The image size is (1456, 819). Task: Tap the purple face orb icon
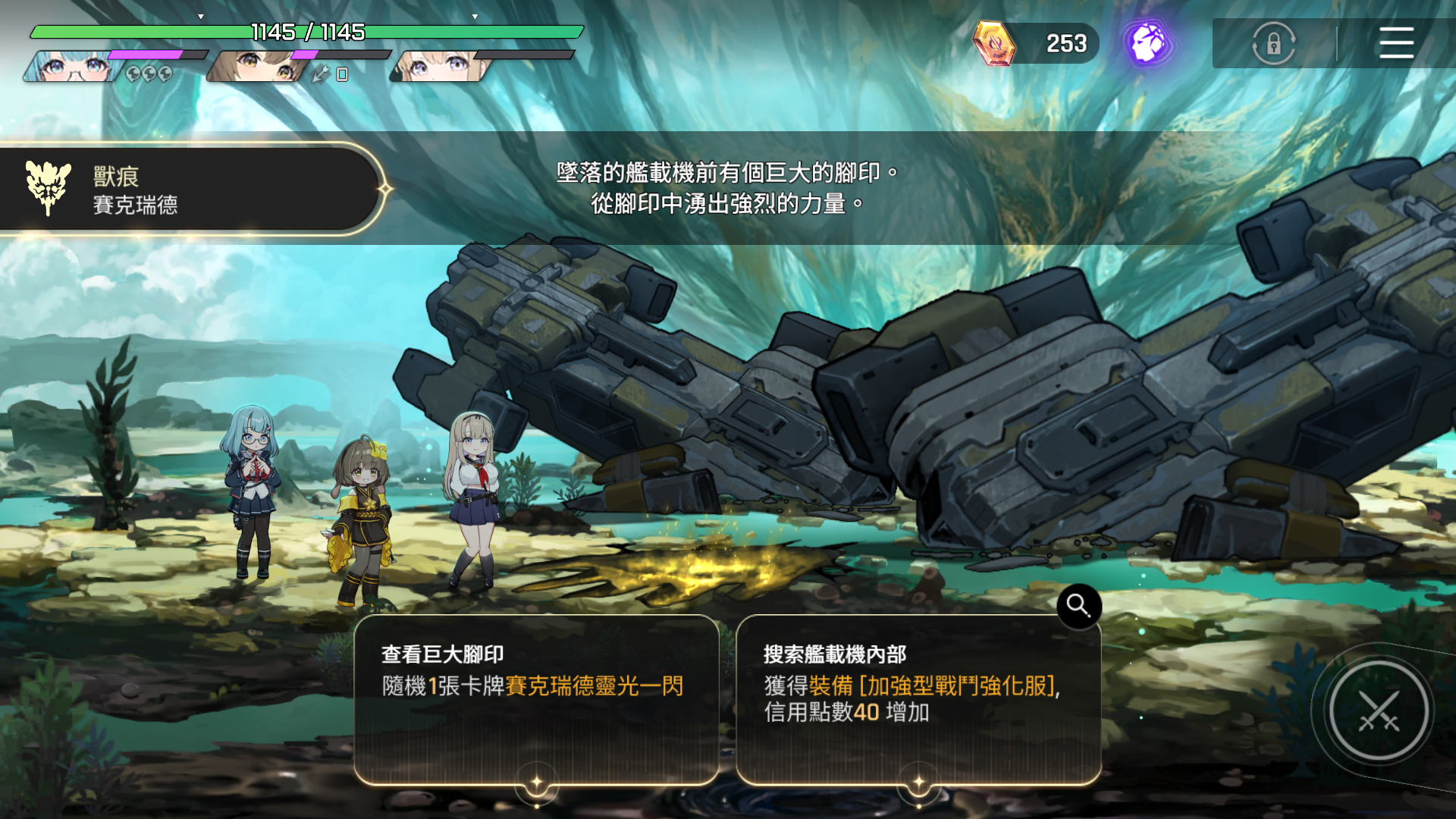[x=1147, y=43]
